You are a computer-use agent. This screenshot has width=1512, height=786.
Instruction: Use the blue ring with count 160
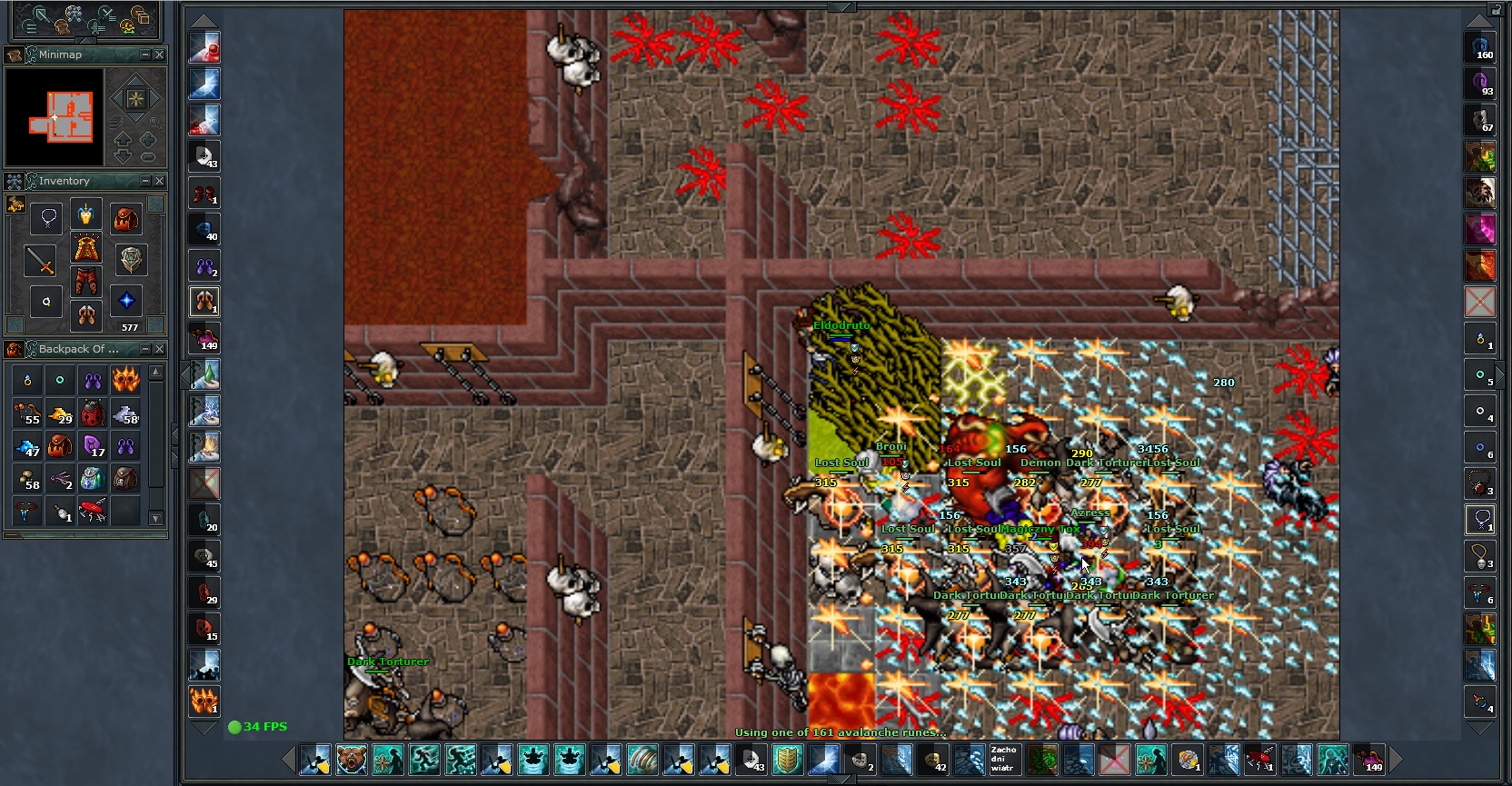1480,48
